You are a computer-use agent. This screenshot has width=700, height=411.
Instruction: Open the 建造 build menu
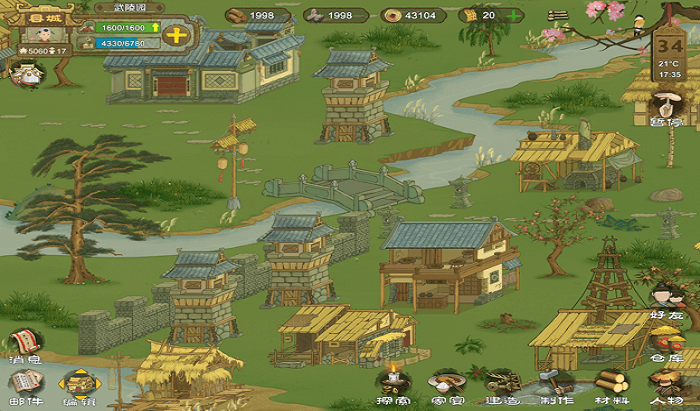click(501, 385)
